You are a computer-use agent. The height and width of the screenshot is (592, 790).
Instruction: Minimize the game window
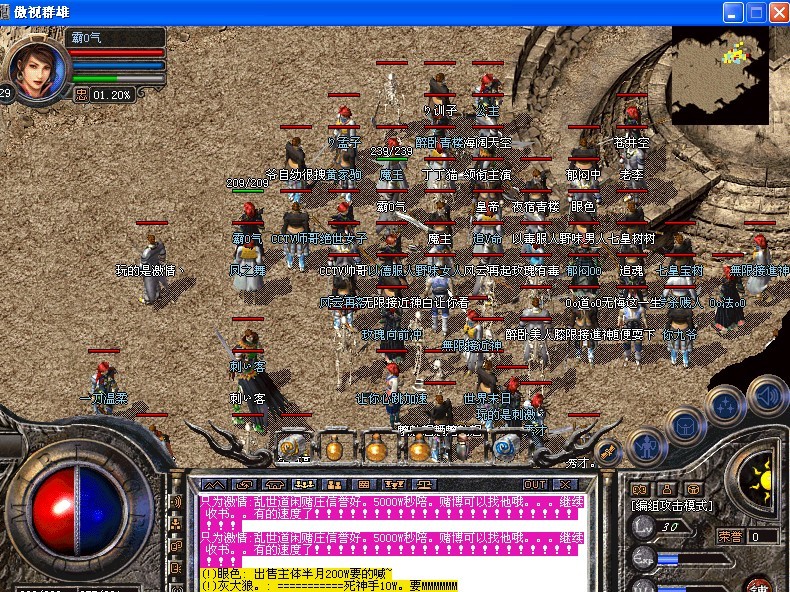pos(733,12)
